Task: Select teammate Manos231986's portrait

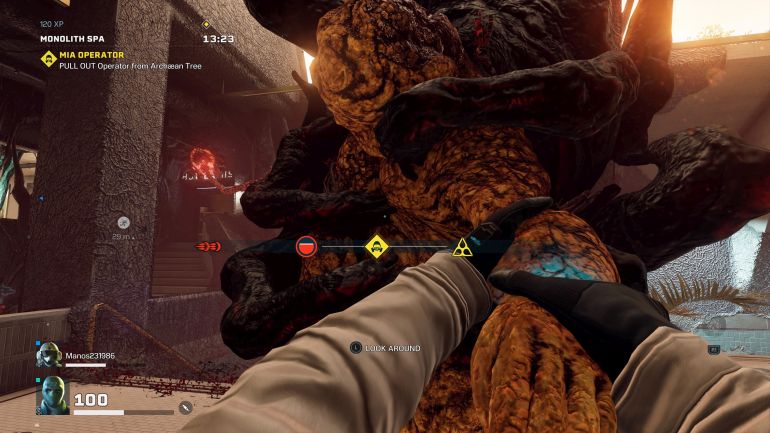Action: [49, 355]
